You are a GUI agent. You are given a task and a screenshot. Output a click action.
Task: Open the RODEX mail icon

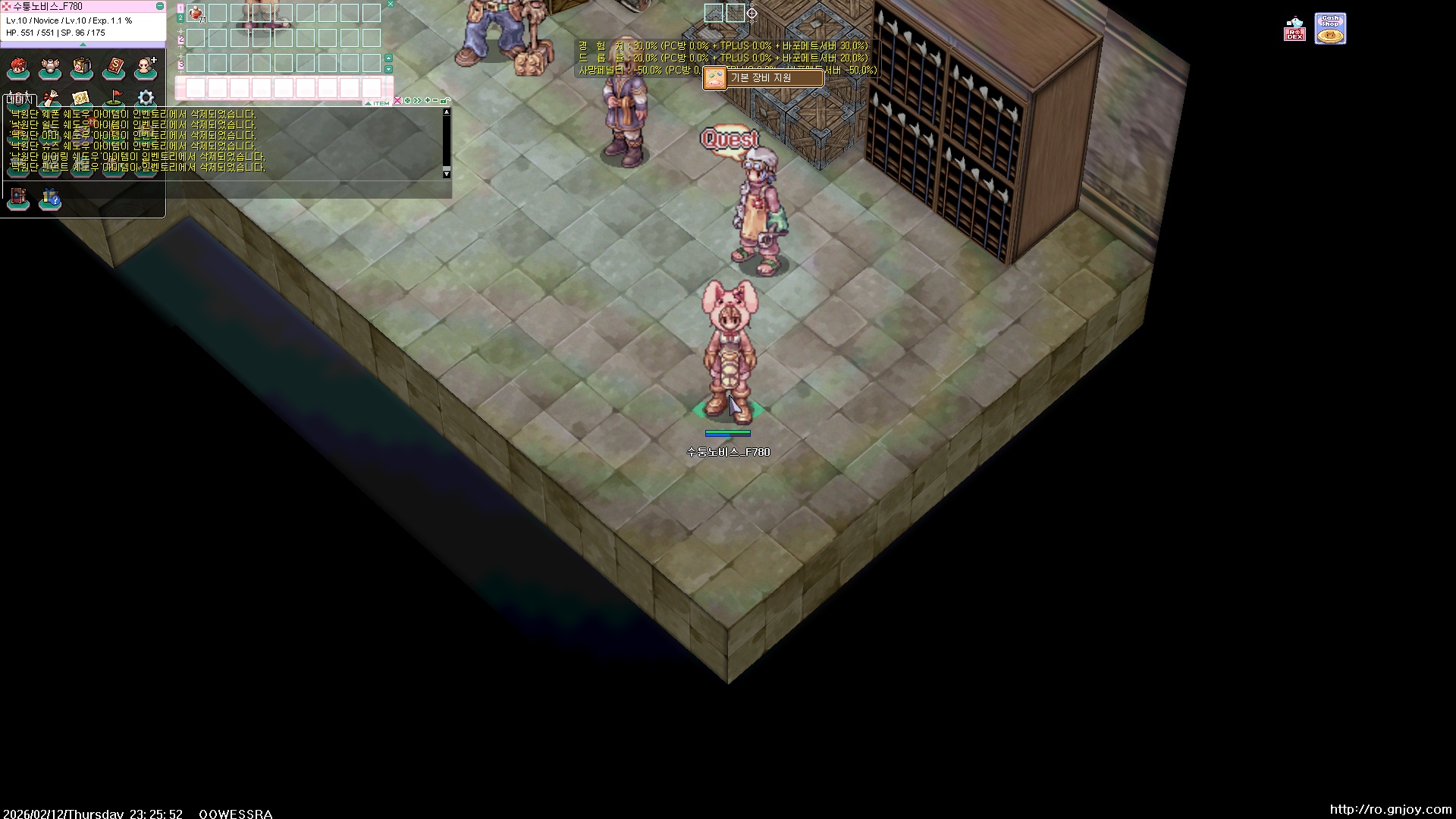click(1294, 30)
